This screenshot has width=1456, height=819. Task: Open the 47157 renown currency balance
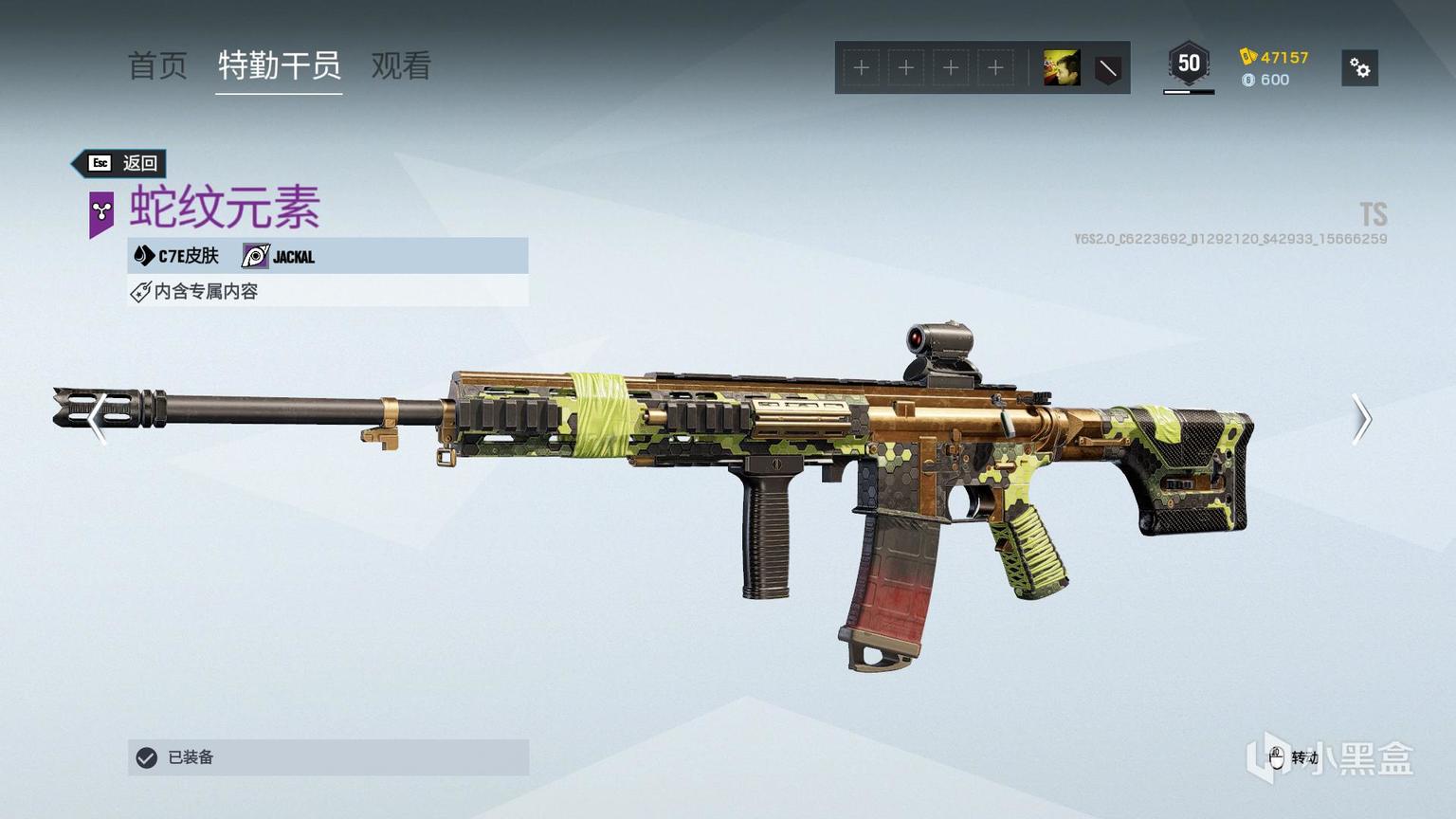point(1275,57)
